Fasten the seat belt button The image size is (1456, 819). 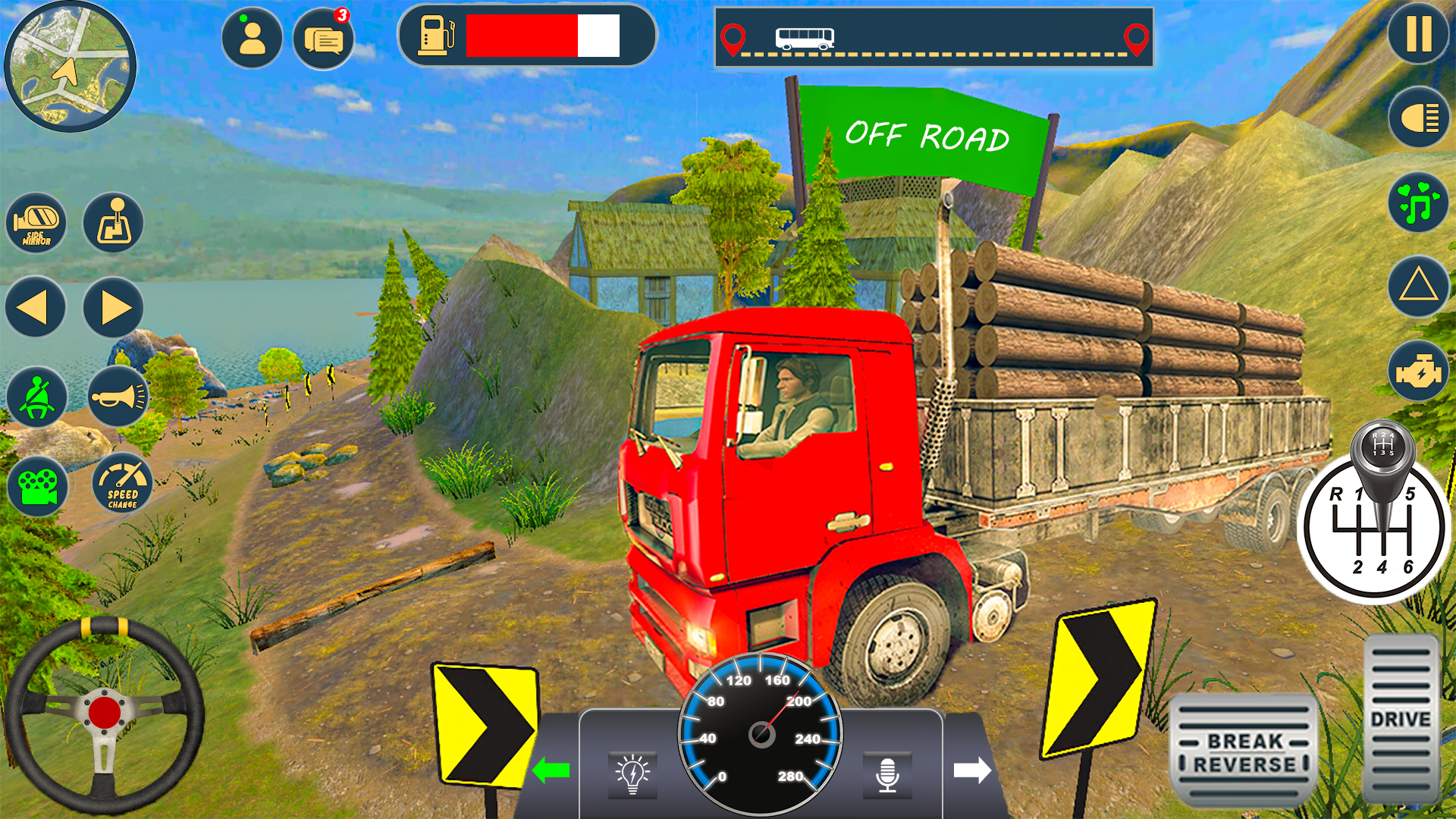tap(36, 397)
